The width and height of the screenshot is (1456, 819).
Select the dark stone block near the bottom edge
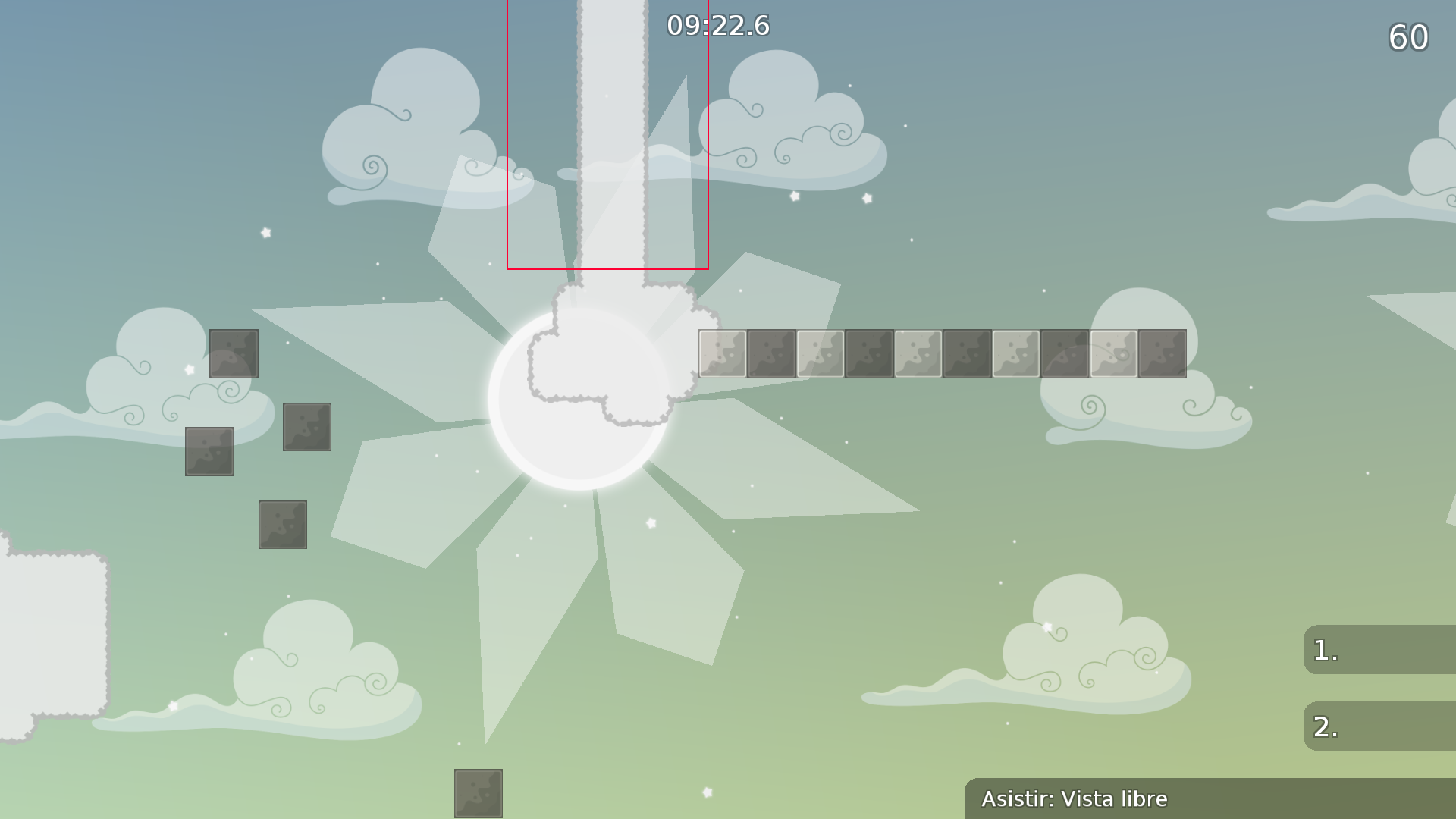coord(479,792)
